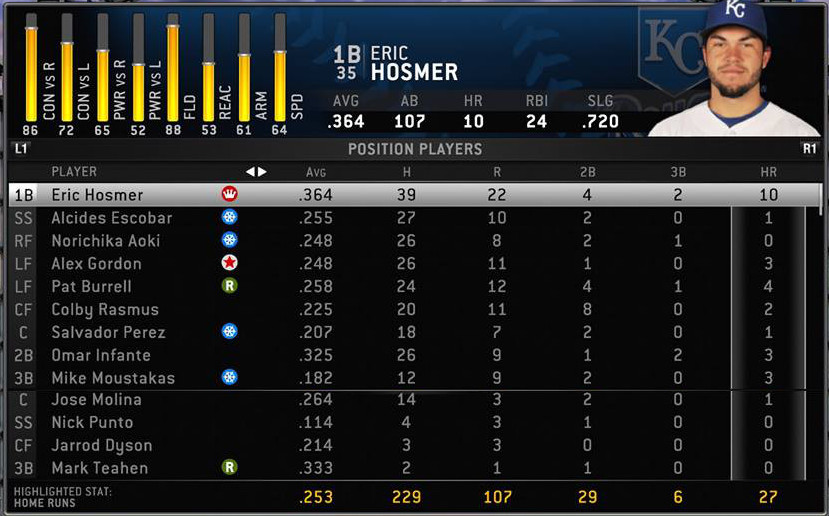Sort the list by HR column
The image size is (829, 516).
768,172
